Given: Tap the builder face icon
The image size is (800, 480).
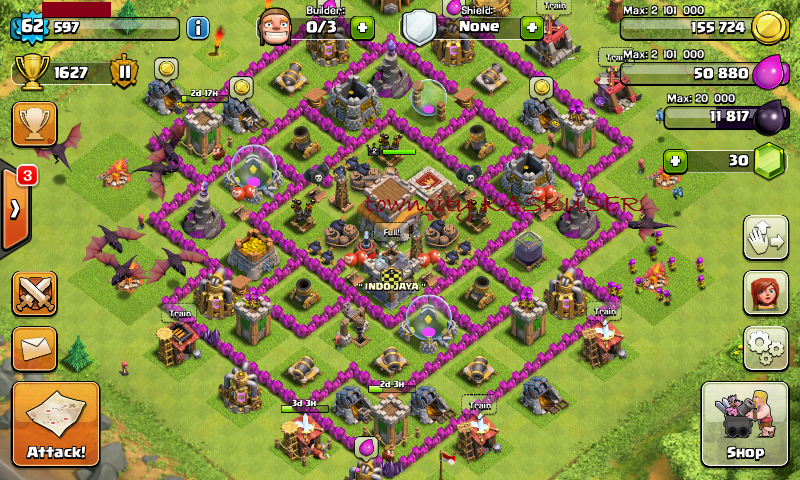Looking at the screenshot, I should pos(276,26).
